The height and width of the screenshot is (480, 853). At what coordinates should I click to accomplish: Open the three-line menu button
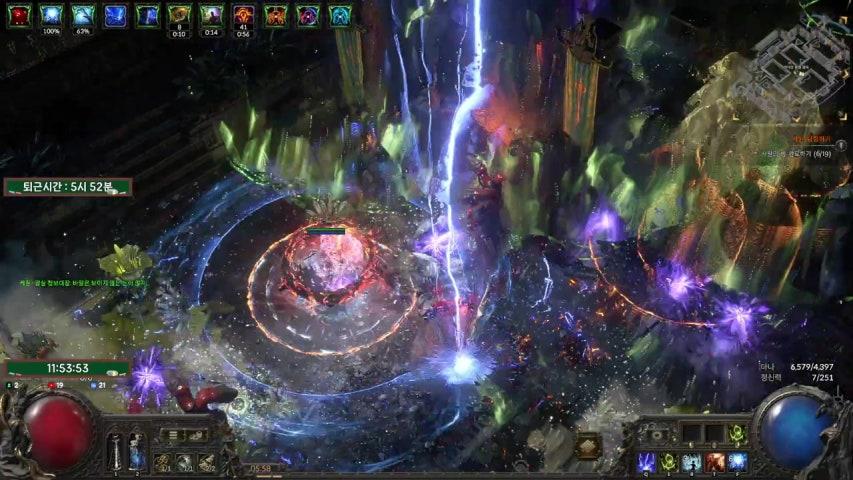point(171,435)
